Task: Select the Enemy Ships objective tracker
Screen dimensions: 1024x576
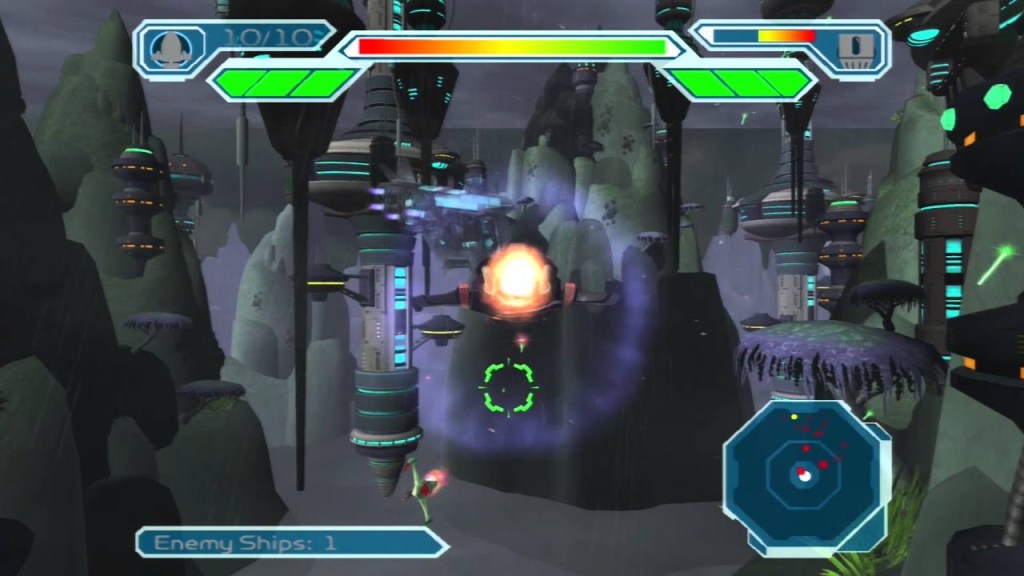Action: [292, 542]
